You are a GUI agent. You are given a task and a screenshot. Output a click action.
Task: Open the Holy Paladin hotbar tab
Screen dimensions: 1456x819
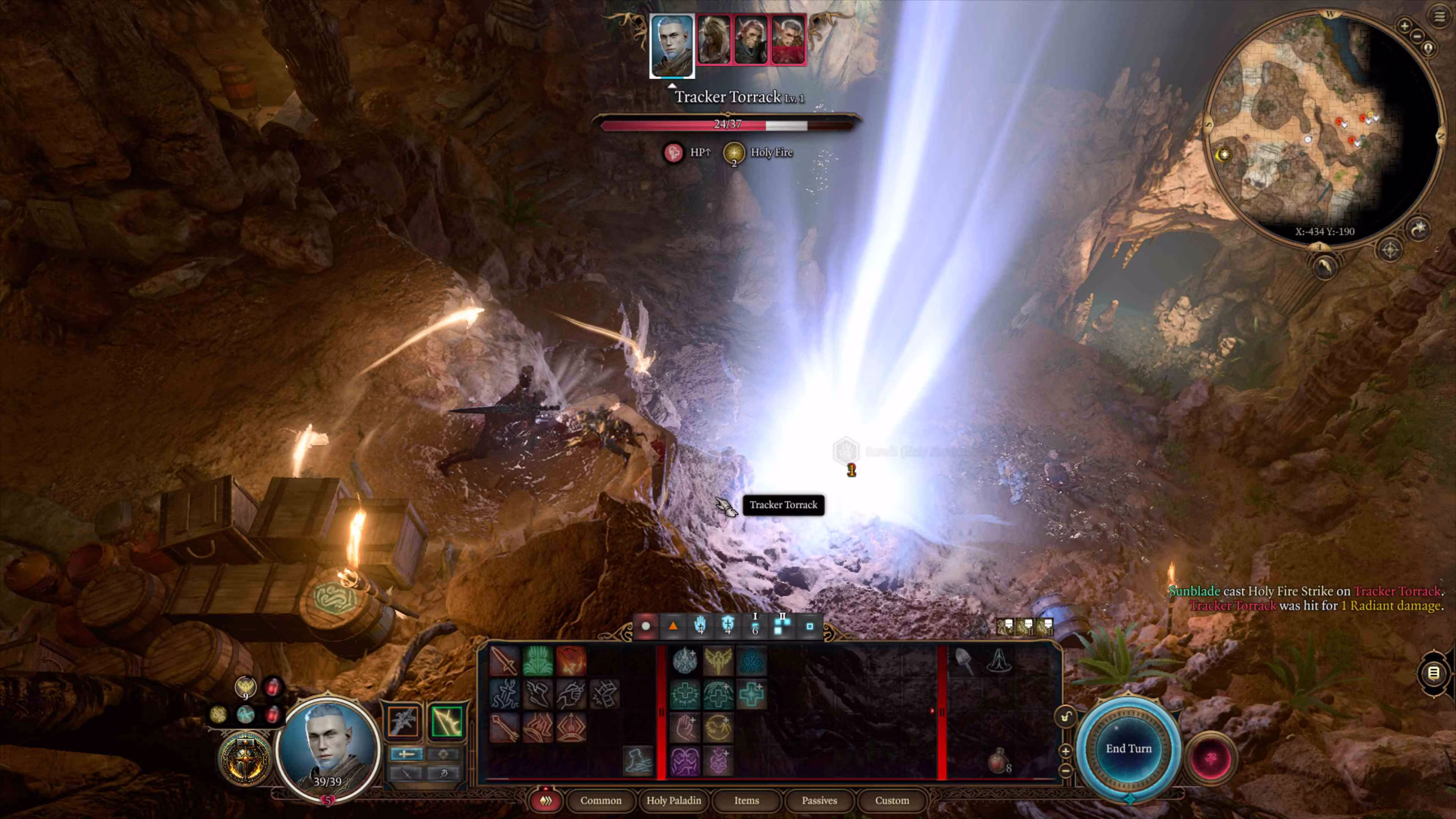[x=673, y=800]
